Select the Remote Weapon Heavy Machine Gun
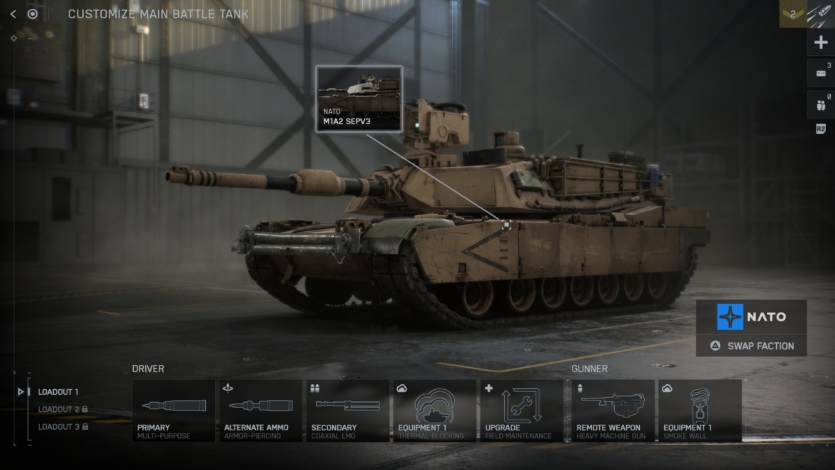This screenshot has width=835, height=470. point(611,410)
